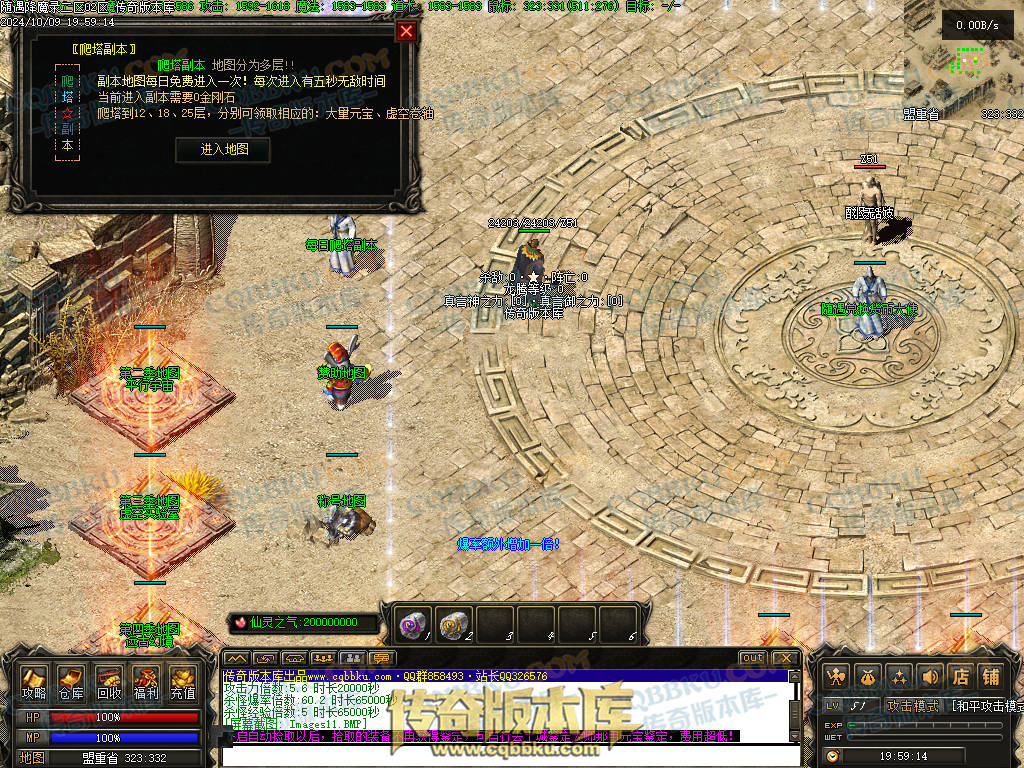Open the 充值 recharge icon

coord(182,681)
